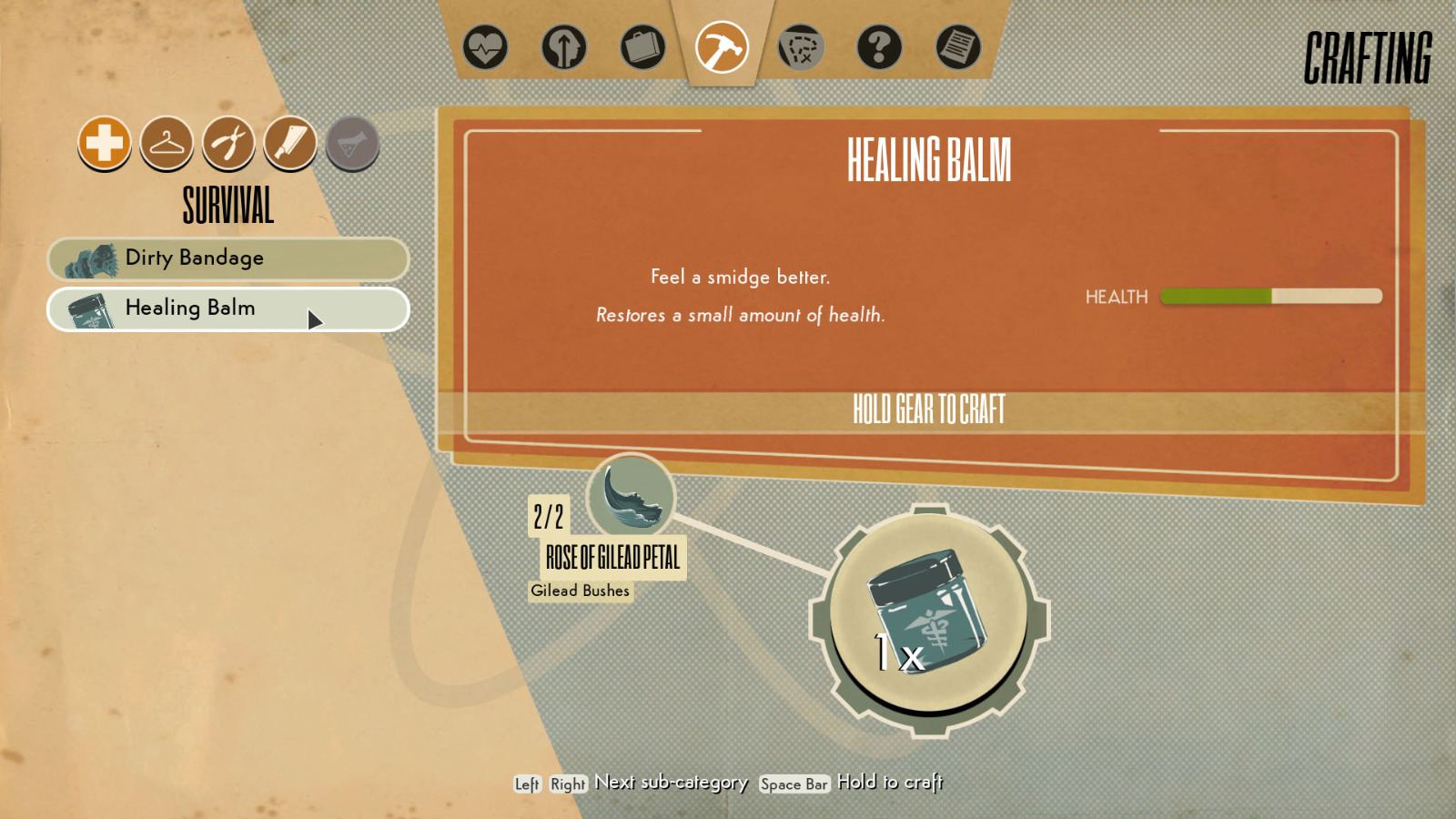The height and width of the screenshot is (819, 1456).
Task: Select the cleaver weapons crafting category
Action: point(290,143)
